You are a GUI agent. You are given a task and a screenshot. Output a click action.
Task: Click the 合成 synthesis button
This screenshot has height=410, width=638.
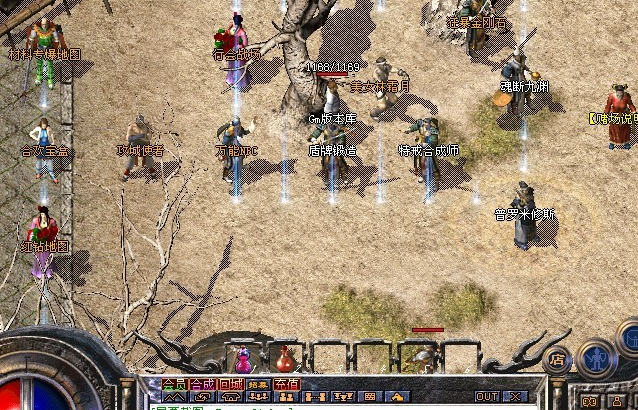[x=202, y=384]
